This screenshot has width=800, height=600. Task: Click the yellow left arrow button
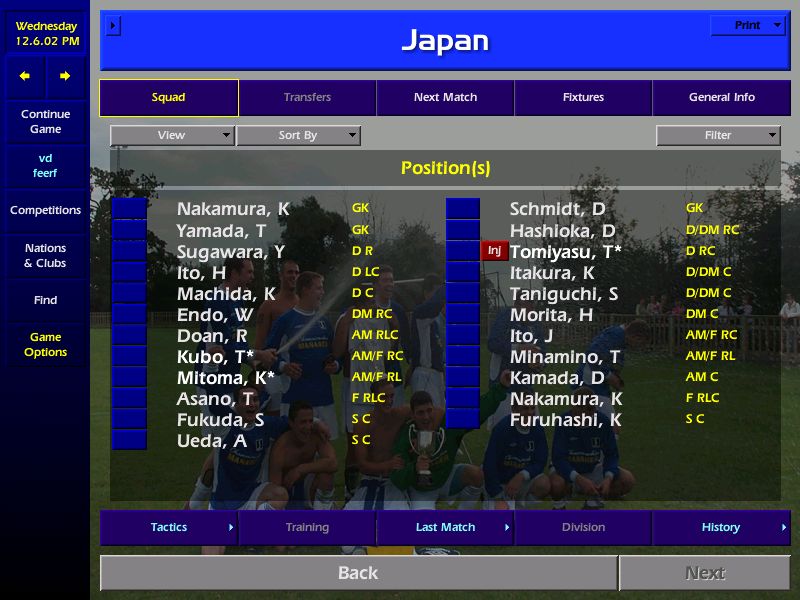[x=25, y=76]
